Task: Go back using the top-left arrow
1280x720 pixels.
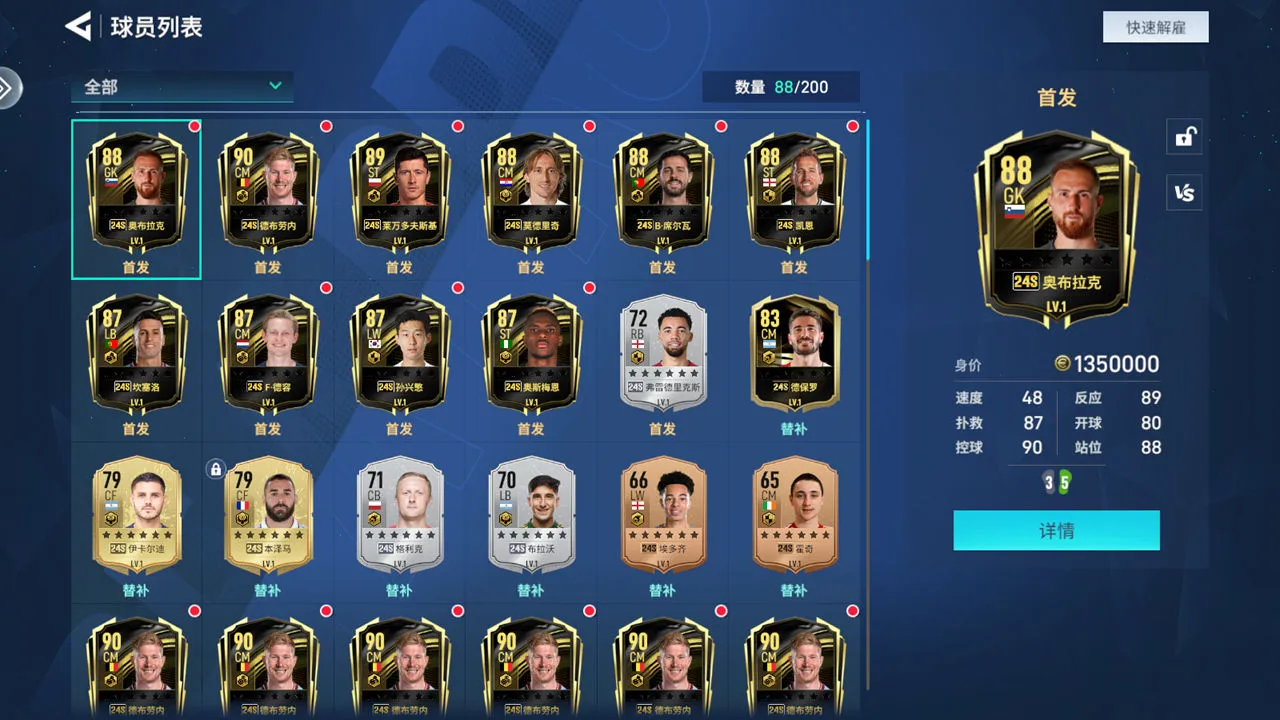Action: point(78,26)
